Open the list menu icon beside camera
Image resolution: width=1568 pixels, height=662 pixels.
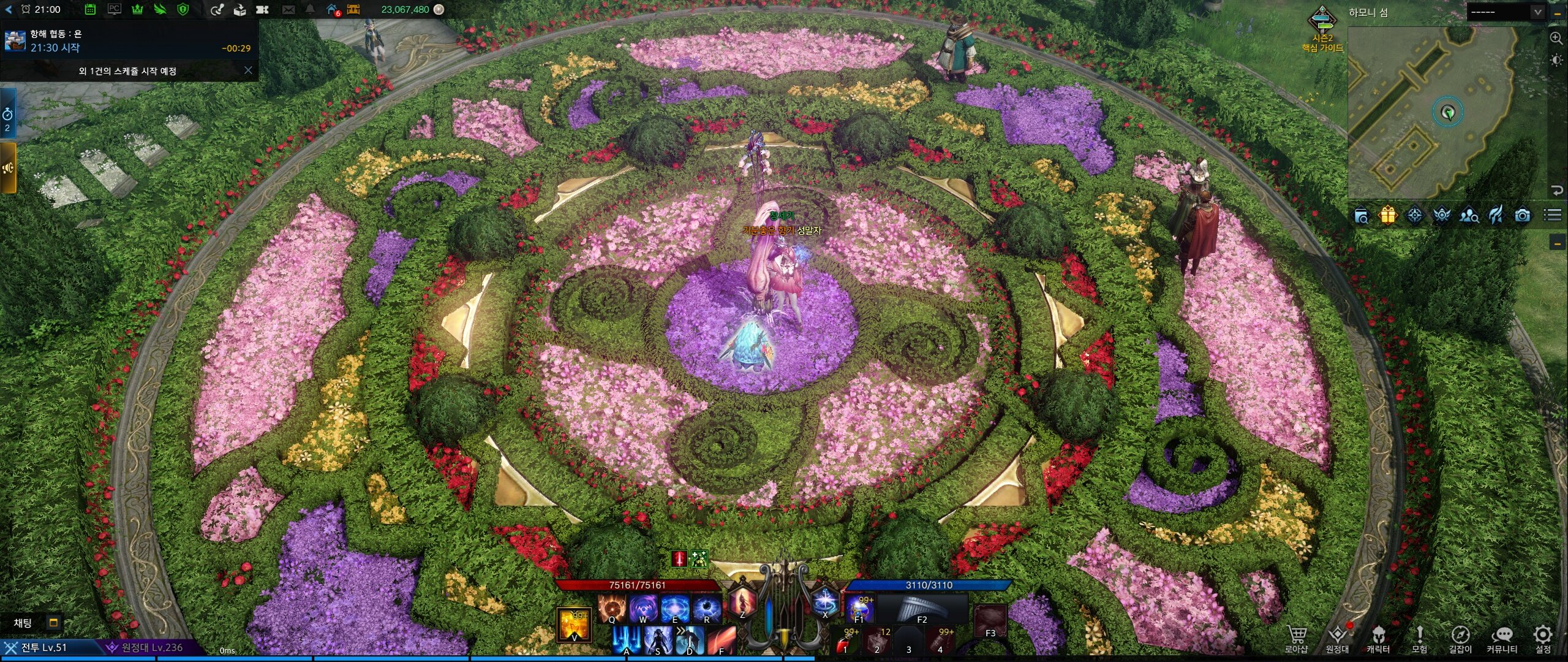pyautogui.click(x=1552, y=215)
